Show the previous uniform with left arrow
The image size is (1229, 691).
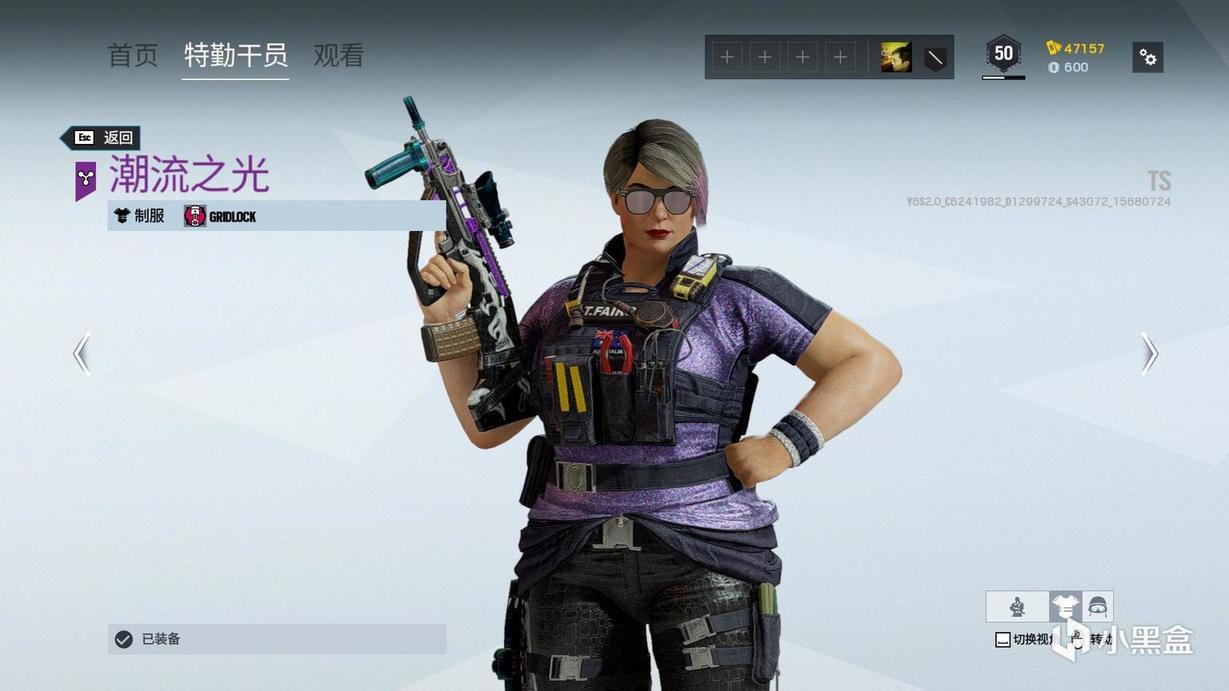coord(82,354)
